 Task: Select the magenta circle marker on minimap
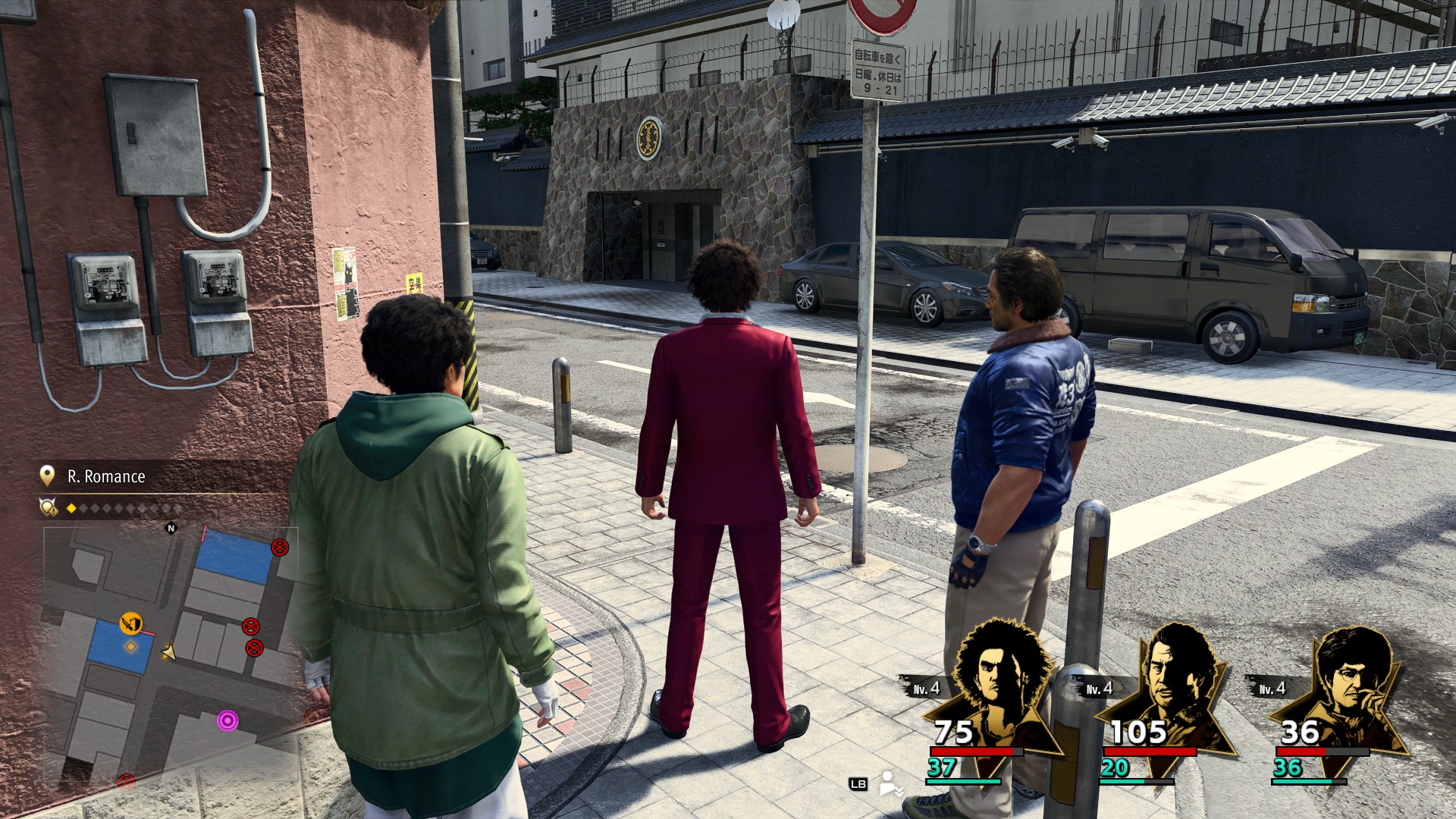227,720
